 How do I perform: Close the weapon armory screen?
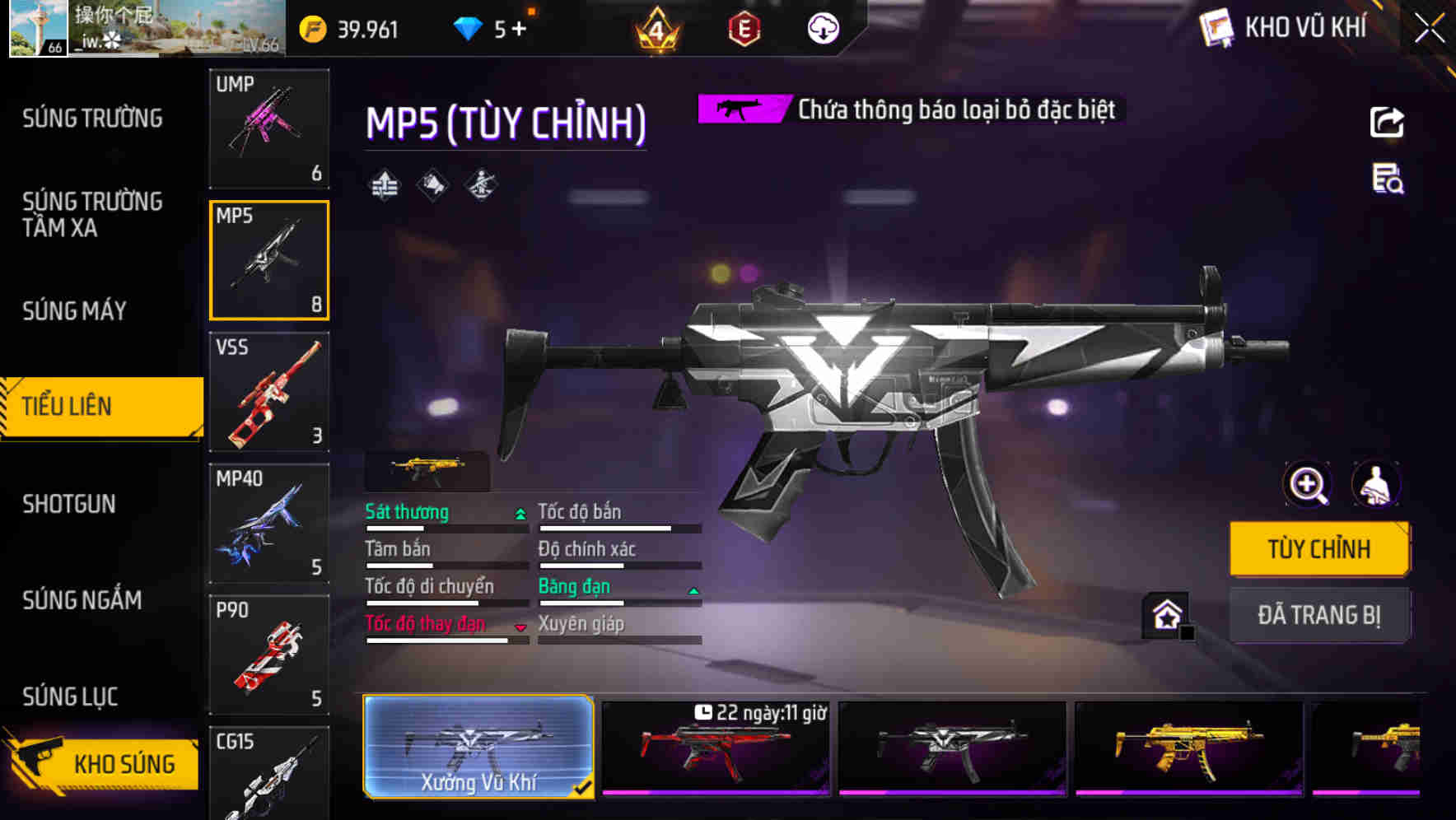[1430, 29]
